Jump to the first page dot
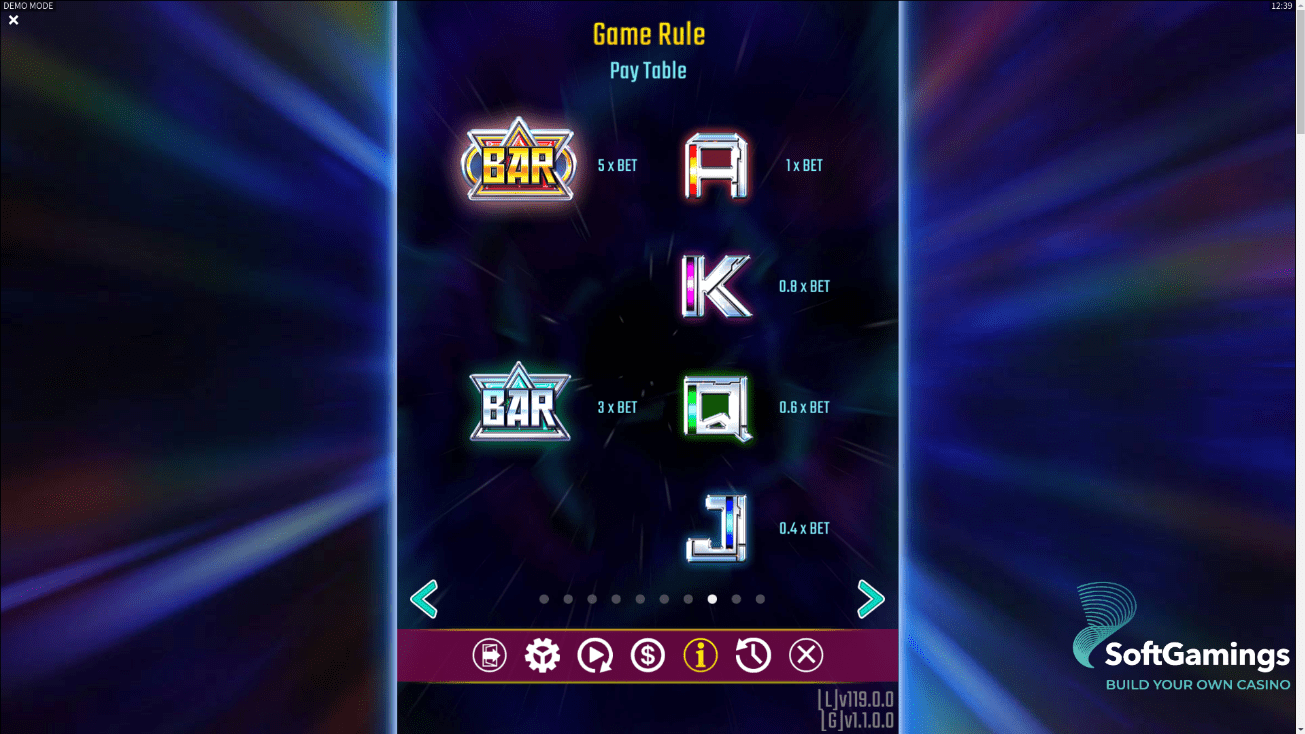Image resolution: width=1305 pixels, height=734 pixels. [544, 599]
